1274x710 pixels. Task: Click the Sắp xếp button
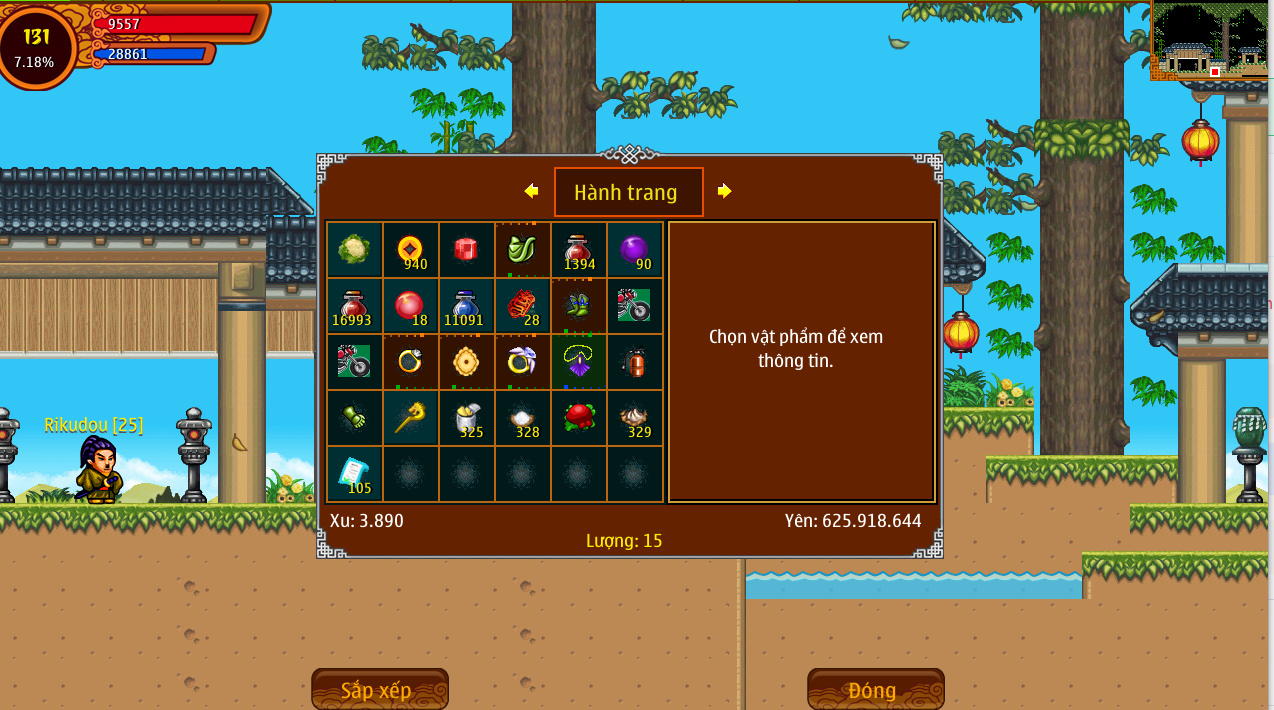pos(379,690)
